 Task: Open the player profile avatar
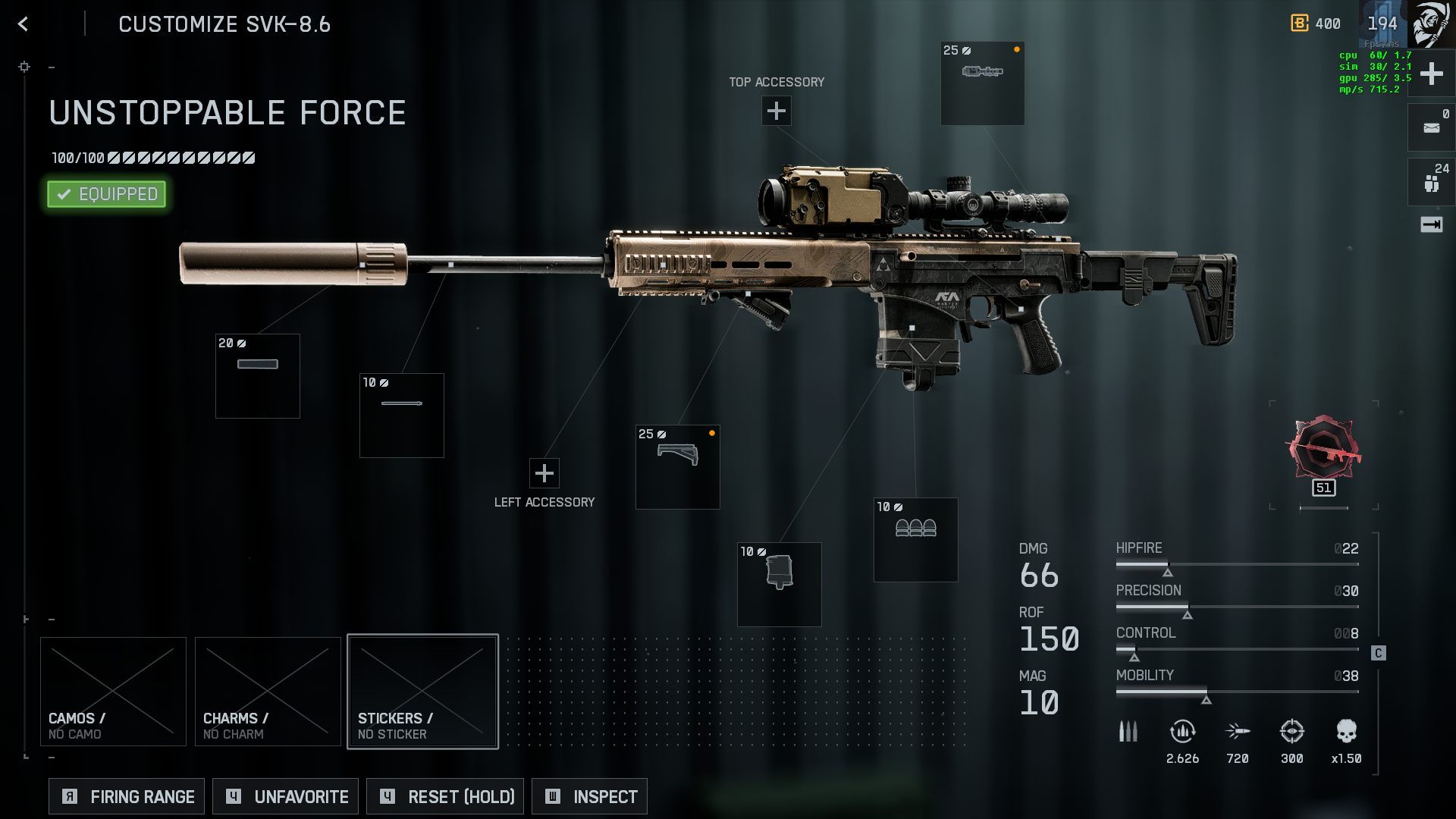(1431, 24)
